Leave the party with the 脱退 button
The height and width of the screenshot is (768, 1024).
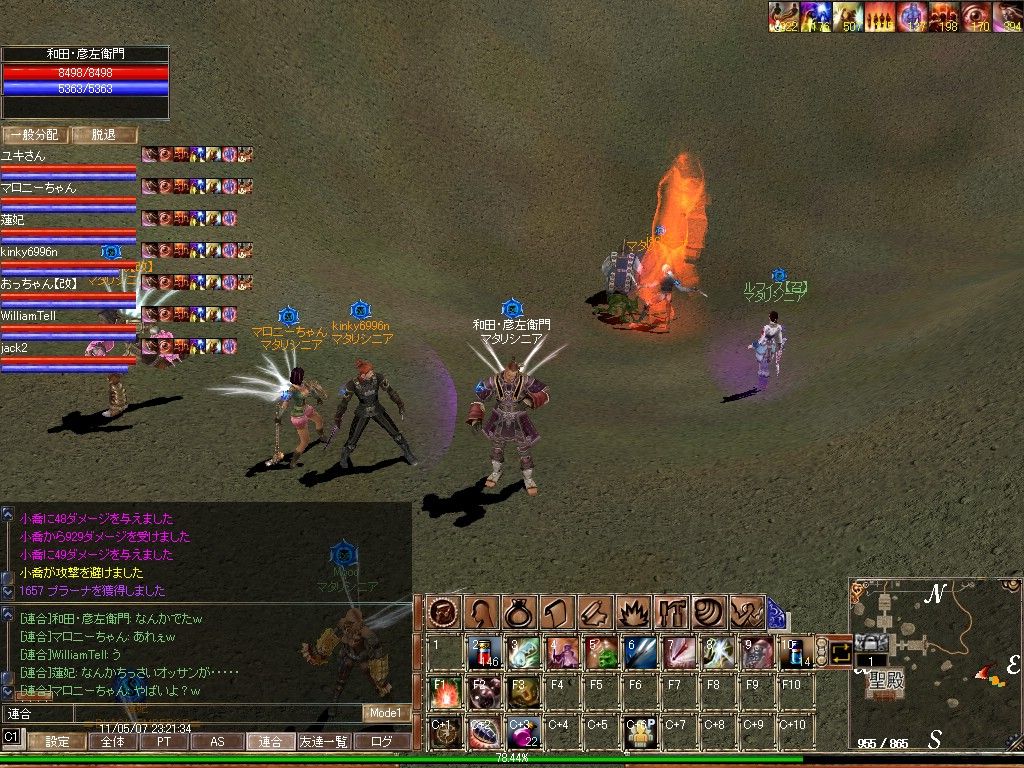104,135
